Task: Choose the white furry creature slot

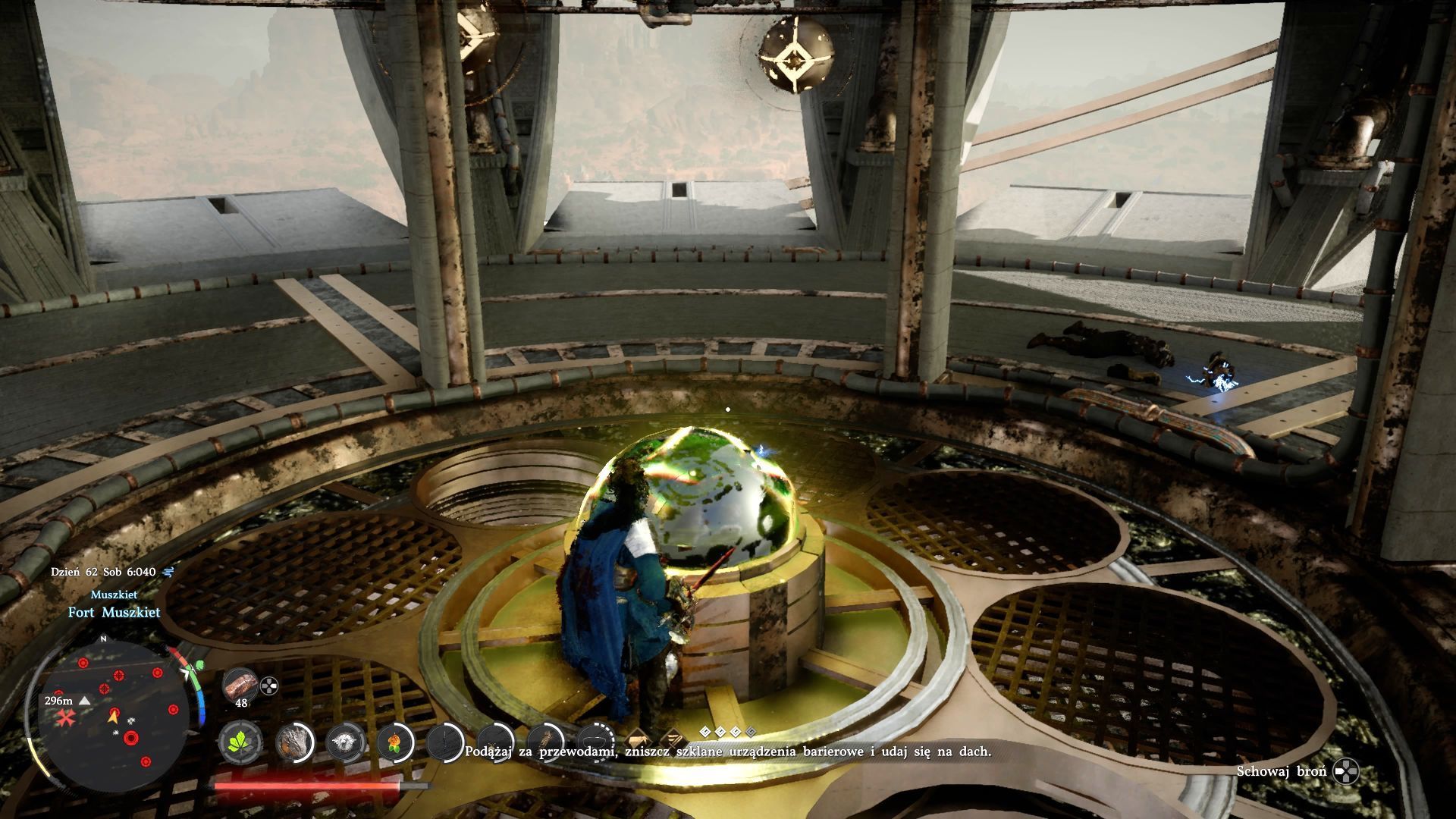Action: click(346, 742)
